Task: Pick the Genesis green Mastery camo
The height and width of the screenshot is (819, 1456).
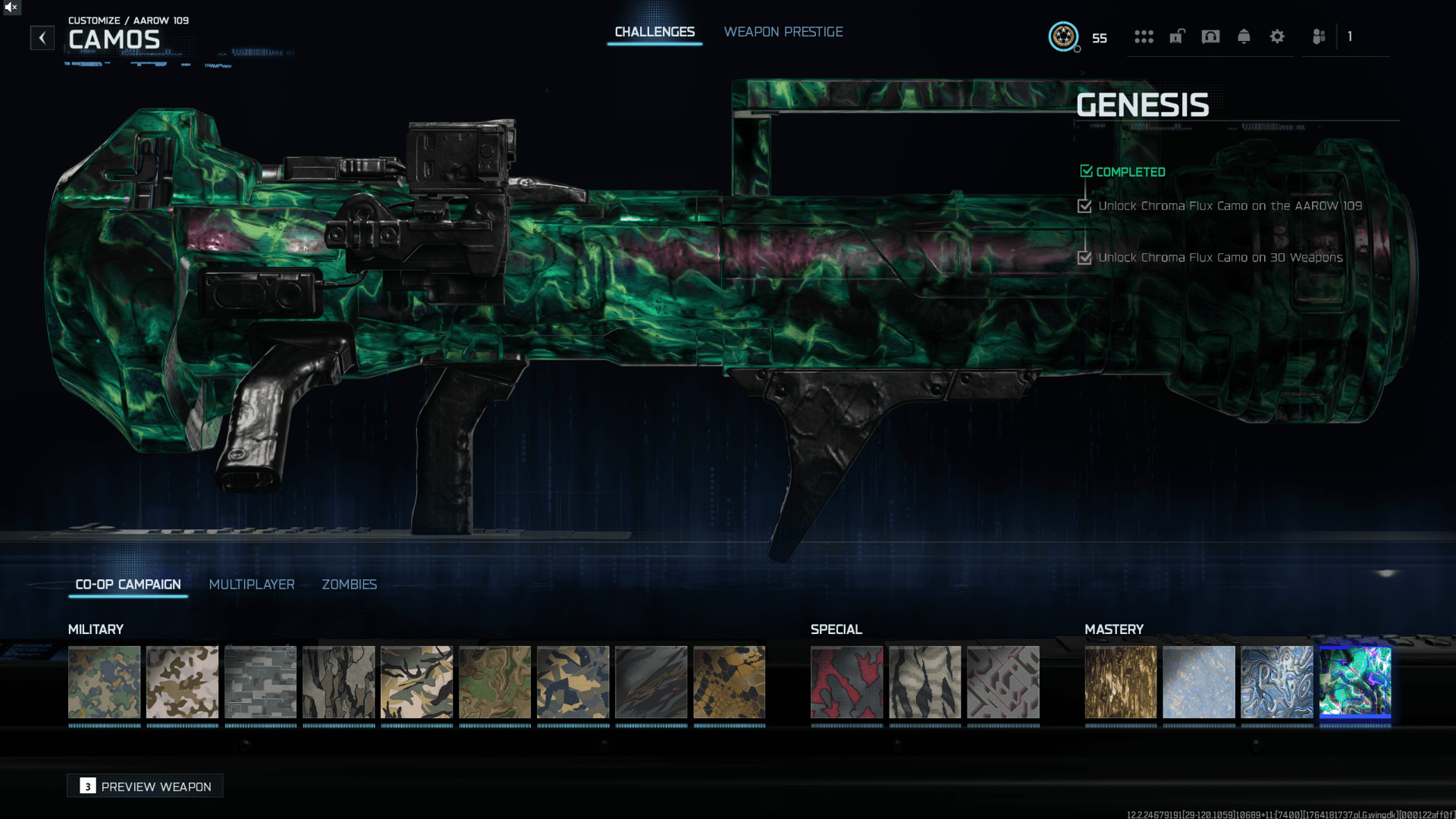Action: (x=1354, y=682)
